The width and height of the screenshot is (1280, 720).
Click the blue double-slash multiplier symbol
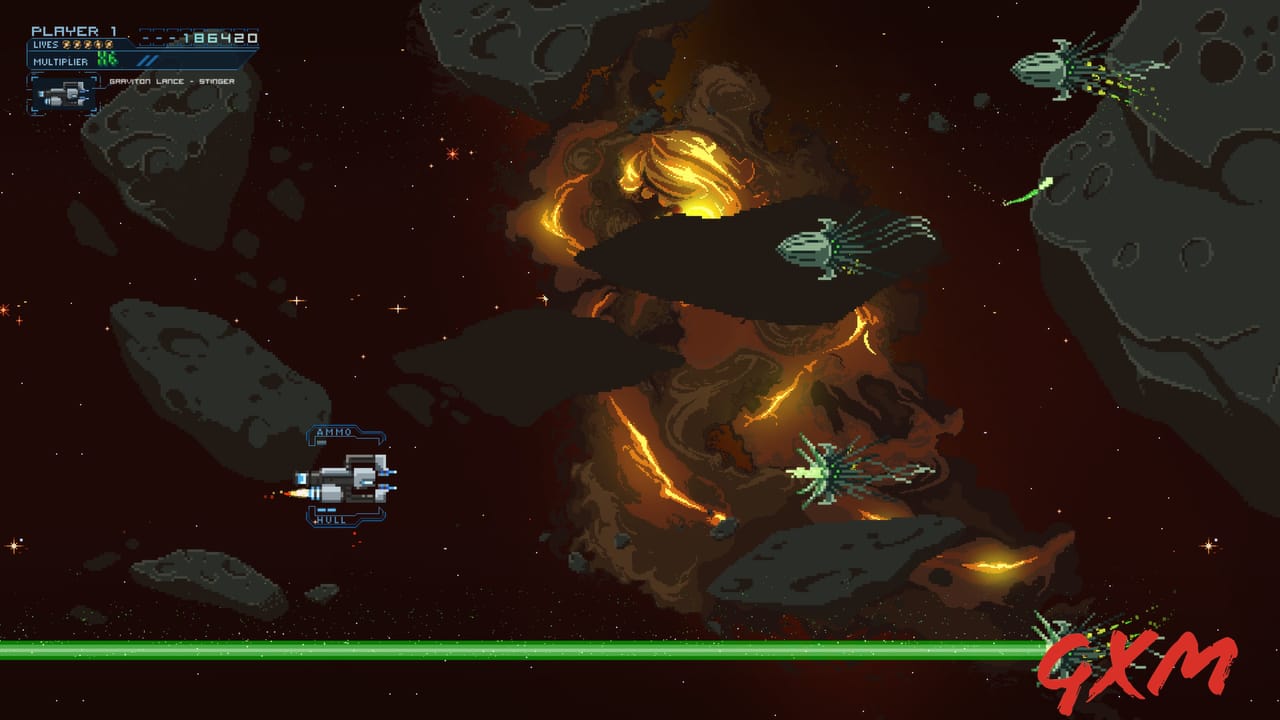[x=148, y=59]
